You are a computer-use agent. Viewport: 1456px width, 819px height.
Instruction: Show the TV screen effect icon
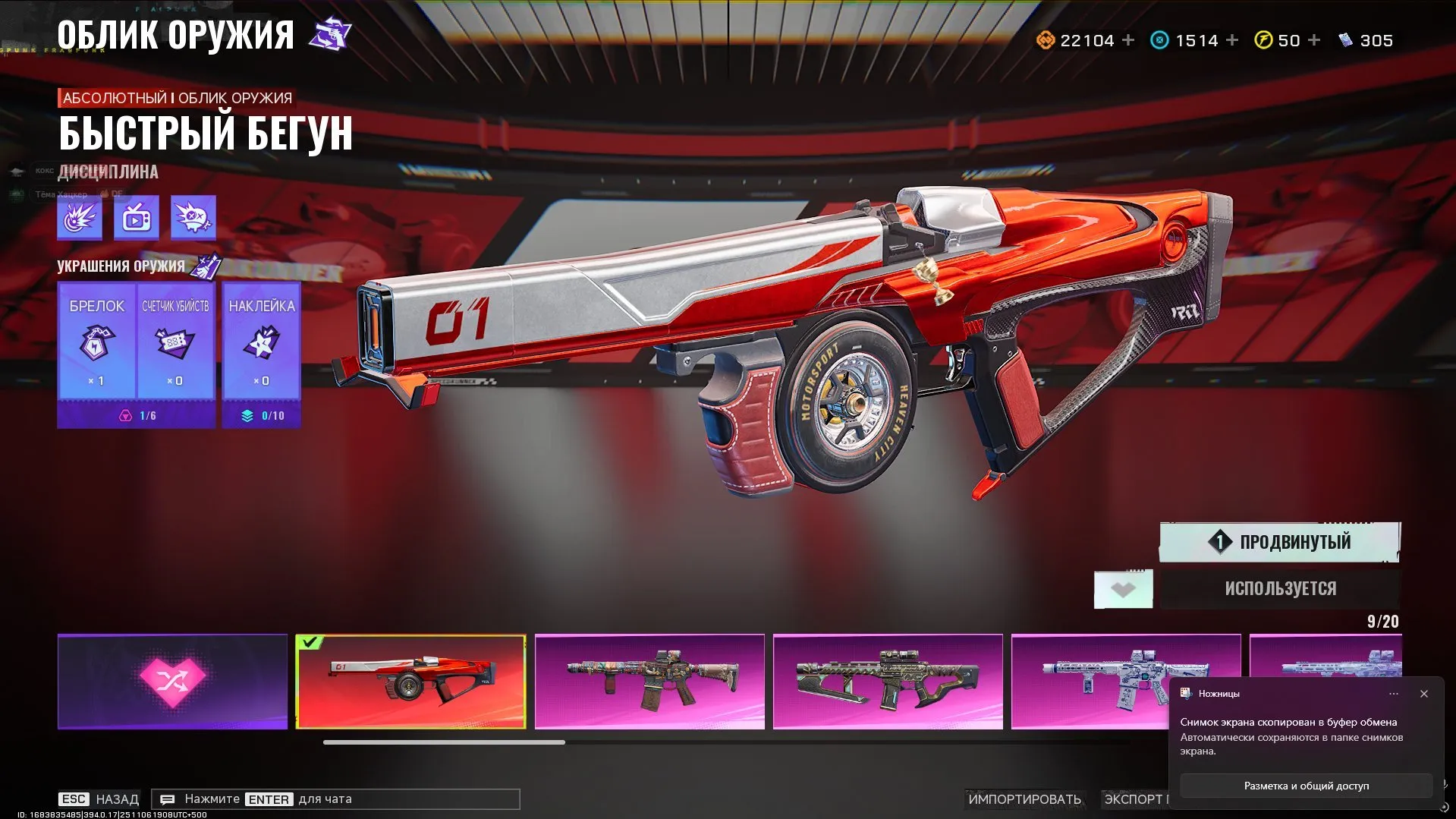point(137,218)
